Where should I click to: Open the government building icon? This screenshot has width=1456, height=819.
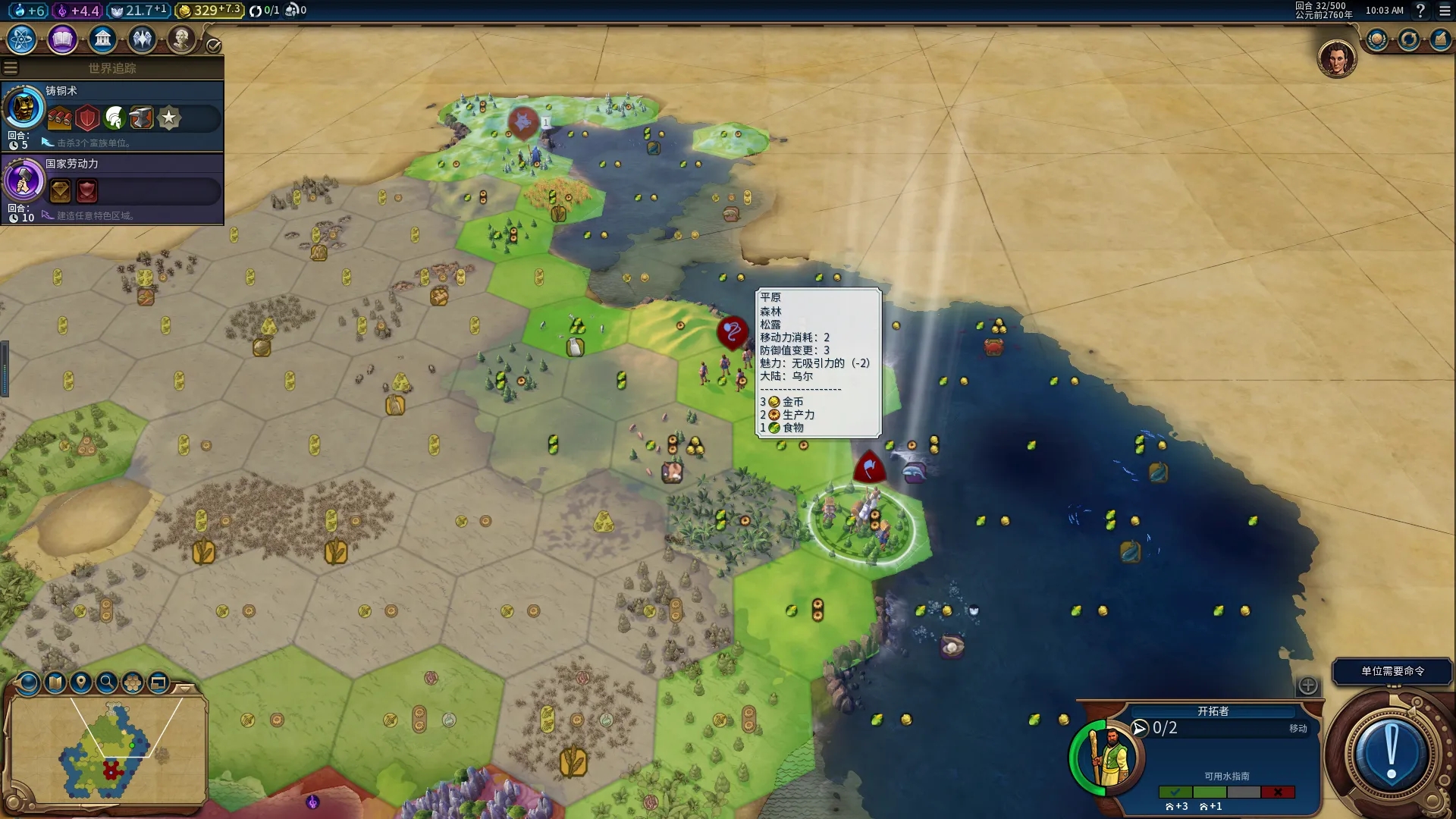102,39
